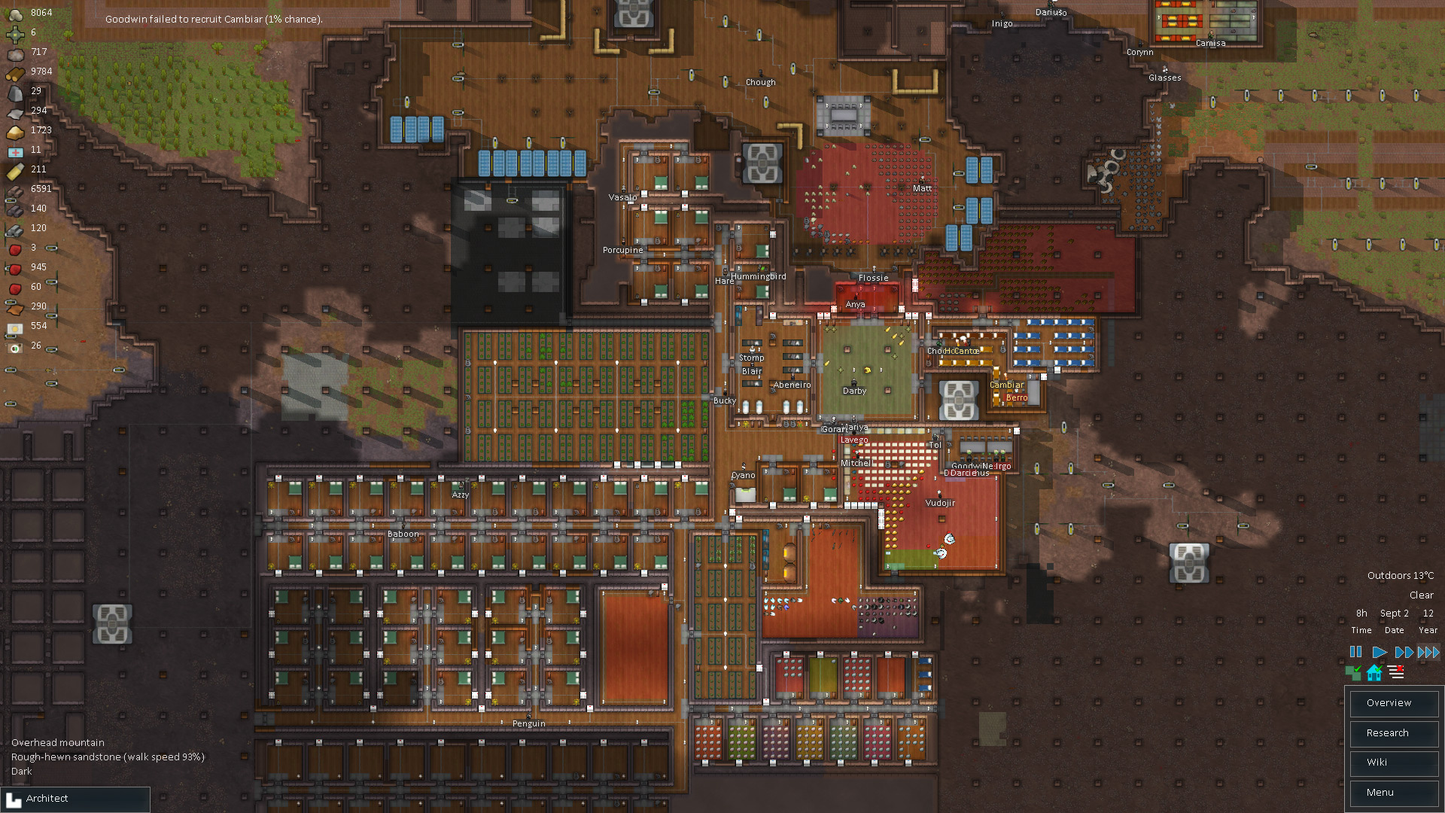Click the steel chunk resource icon showing 717
The width and height of the screenshot is (1445, 813).
point(13,53)
